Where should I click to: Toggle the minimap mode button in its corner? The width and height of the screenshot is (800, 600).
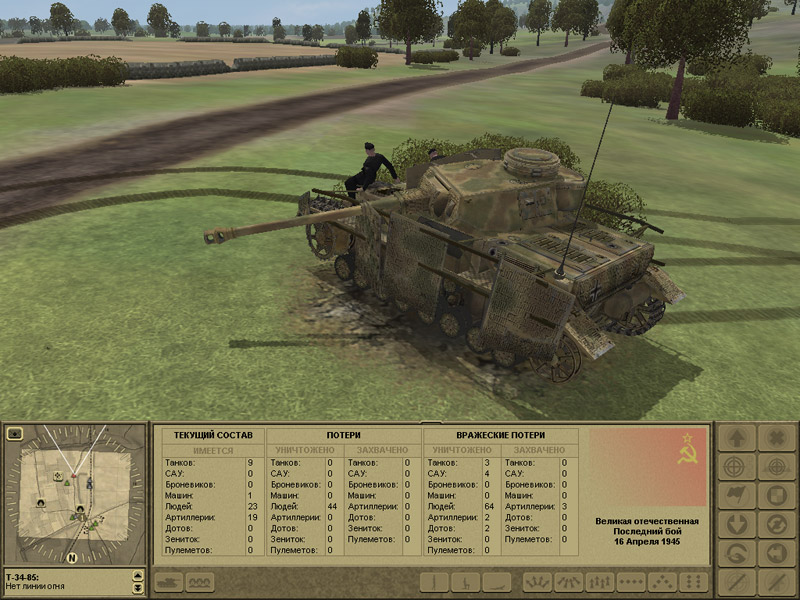click(15, 434)
